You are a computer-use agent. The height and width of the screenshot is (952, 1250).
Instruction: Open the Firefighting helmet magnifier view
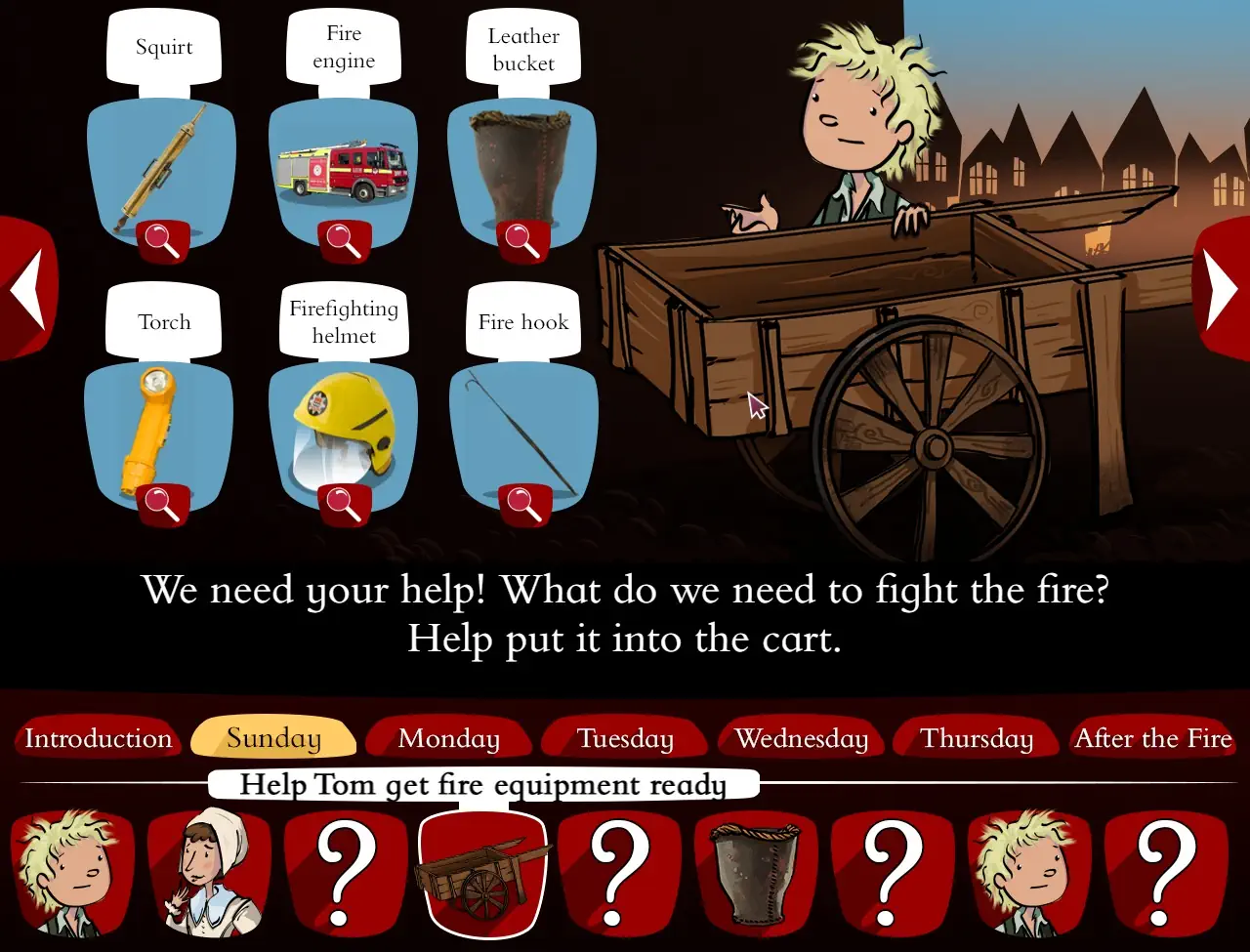[x=343, y=501]
